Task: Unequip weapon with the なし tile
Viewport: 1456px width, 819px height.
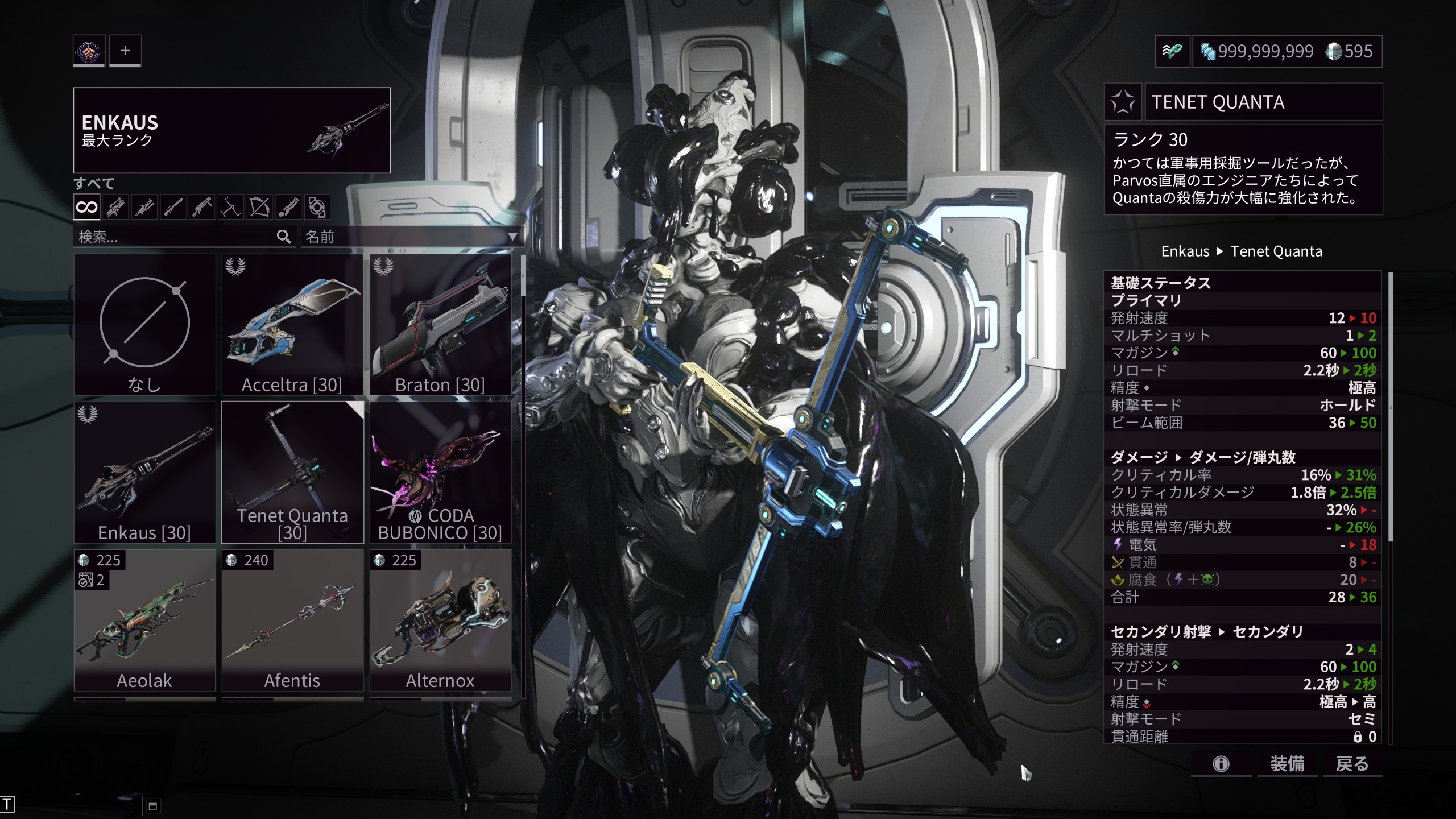Action: pos(144,325)
